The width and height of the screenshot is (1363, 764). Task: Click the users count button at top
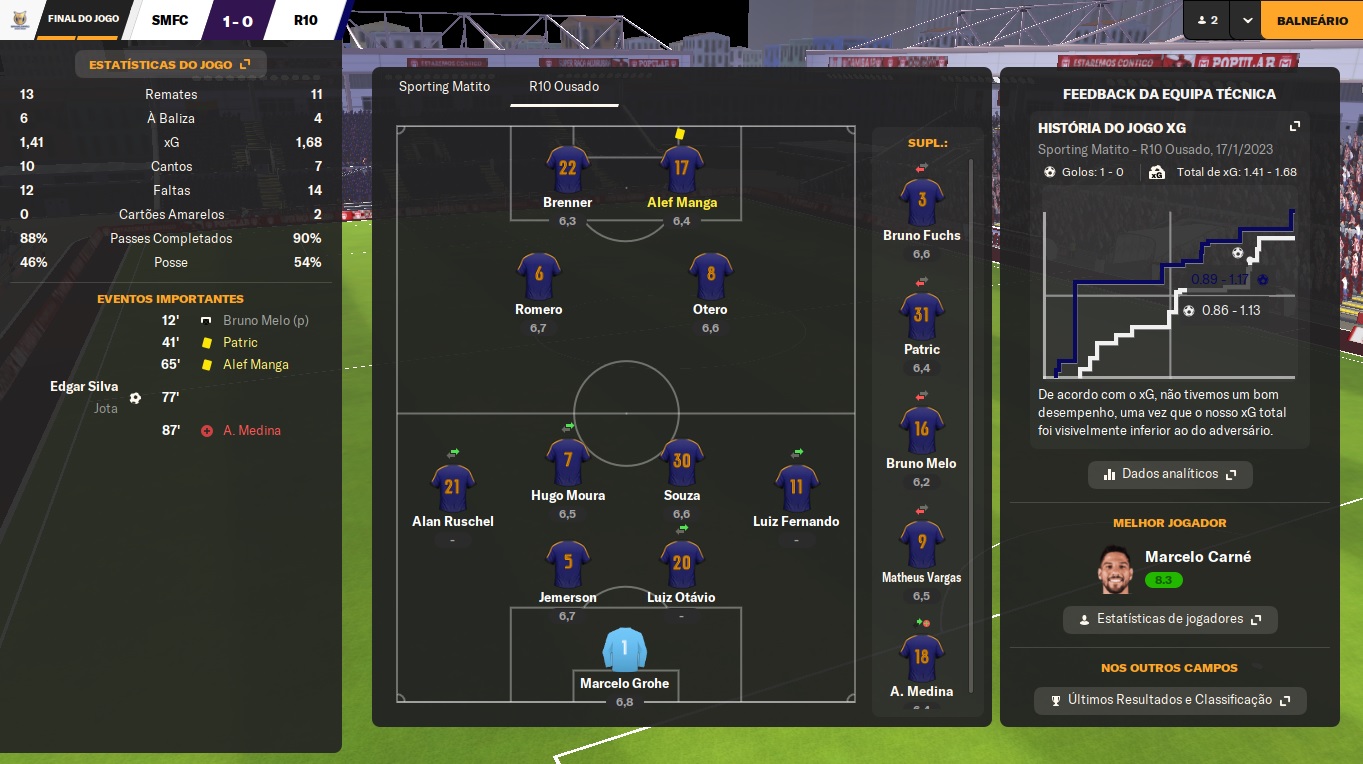point(1207,20)
